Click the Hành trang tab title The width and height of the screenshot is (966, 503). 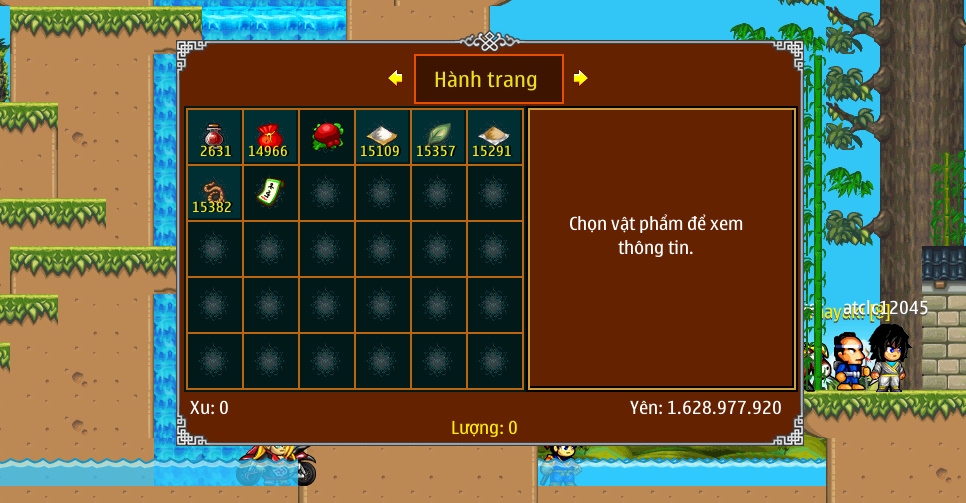coord(488,79)
